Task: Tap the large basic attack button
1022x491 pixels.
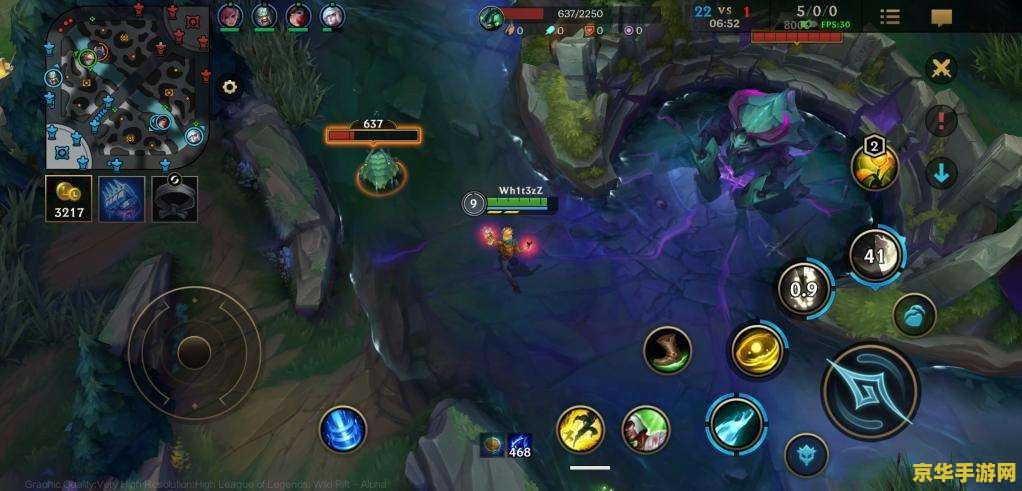Action: (870, 391)
